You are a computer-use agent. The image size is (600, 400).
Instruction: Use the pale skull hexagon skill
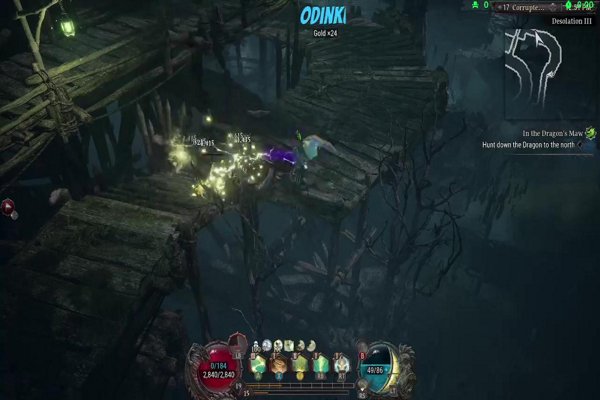click(x=340, y=365)
